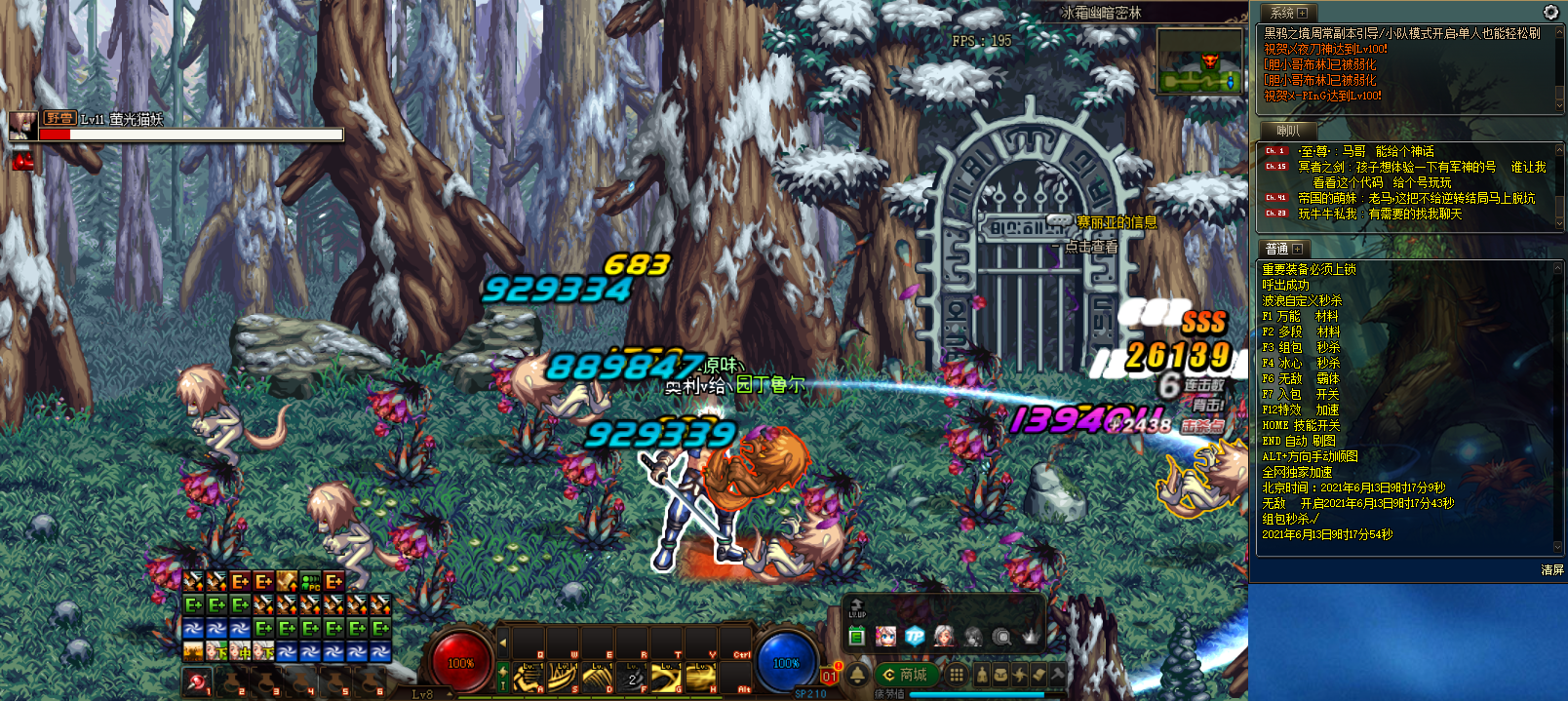Viewport: 1568px width, 701px height.
Task: Click the skill bar left arrow expander
Action: click(503, 643)
